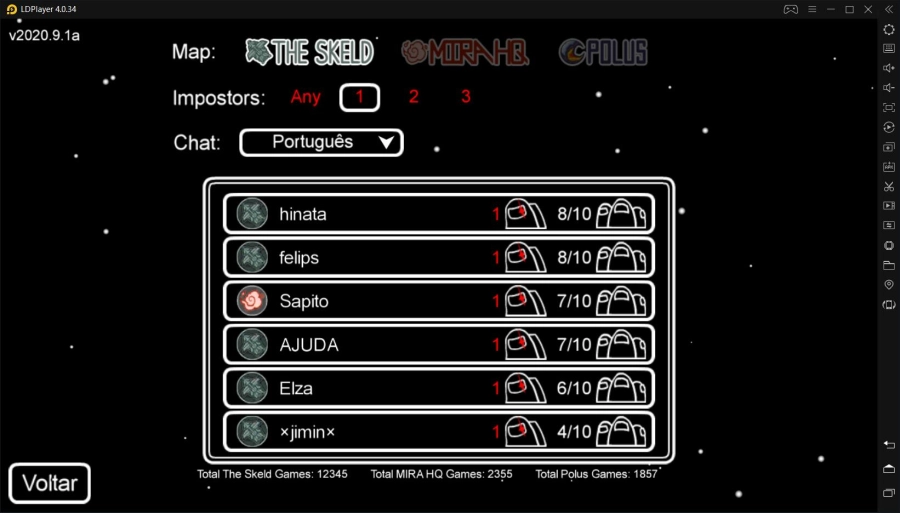Minimize the LDPlayer window
900x513 pixels.
click(x=829, y=9)
